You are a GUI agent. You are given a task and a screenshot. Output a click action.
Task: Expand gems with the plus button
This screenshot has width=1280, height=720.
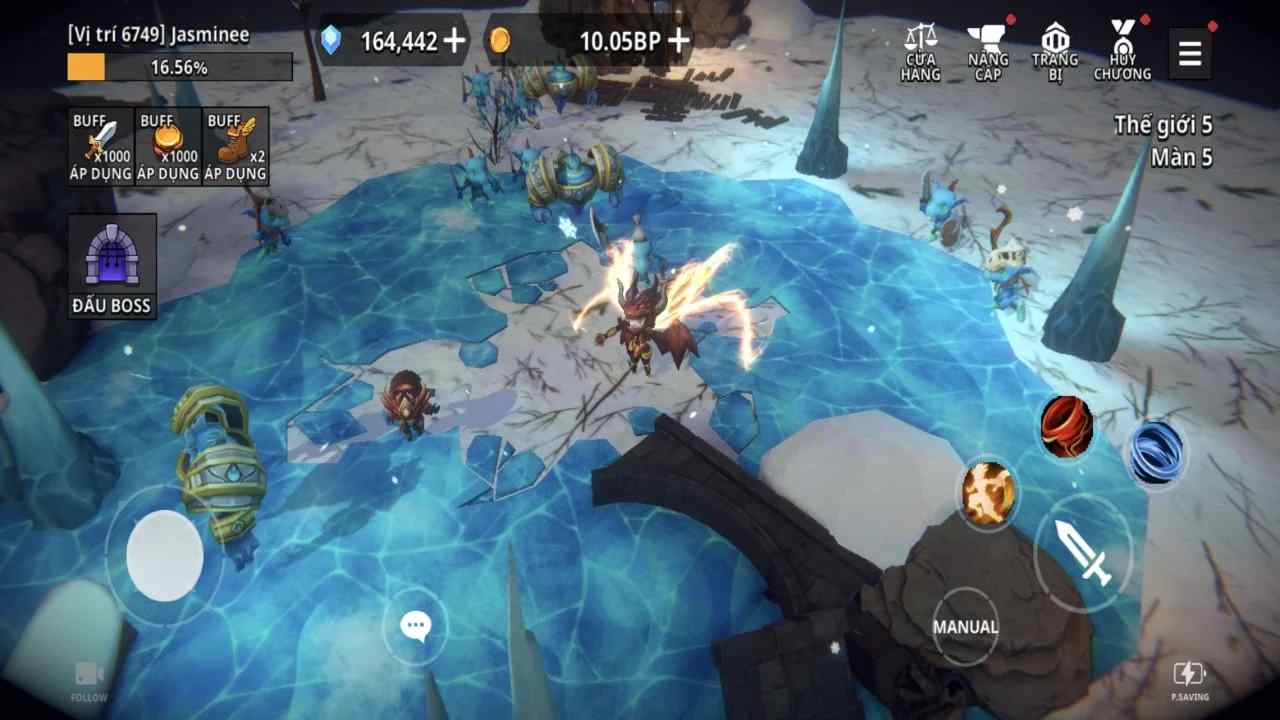click(458, 42)
